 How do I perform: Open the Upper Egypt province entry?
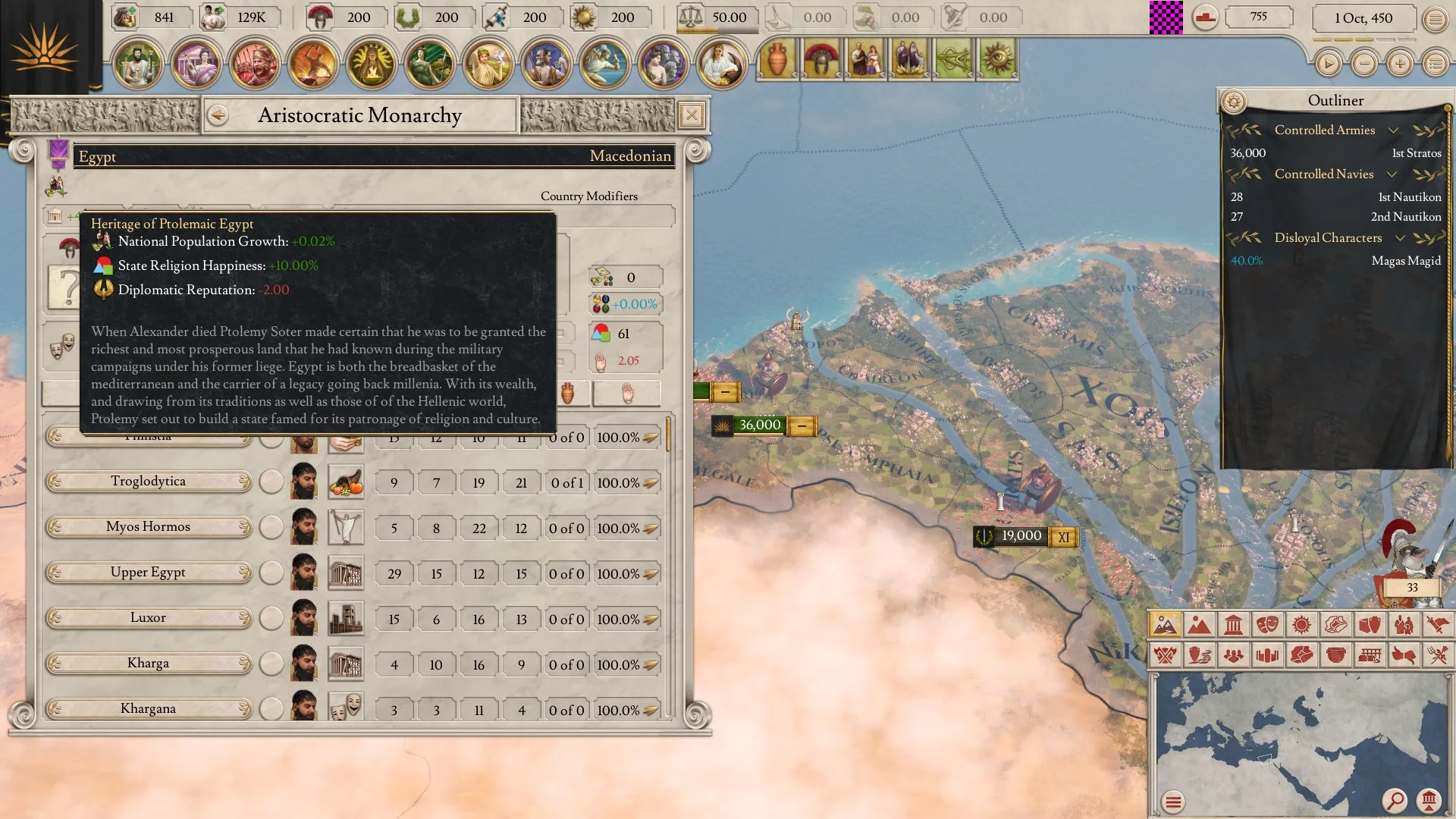148,573
